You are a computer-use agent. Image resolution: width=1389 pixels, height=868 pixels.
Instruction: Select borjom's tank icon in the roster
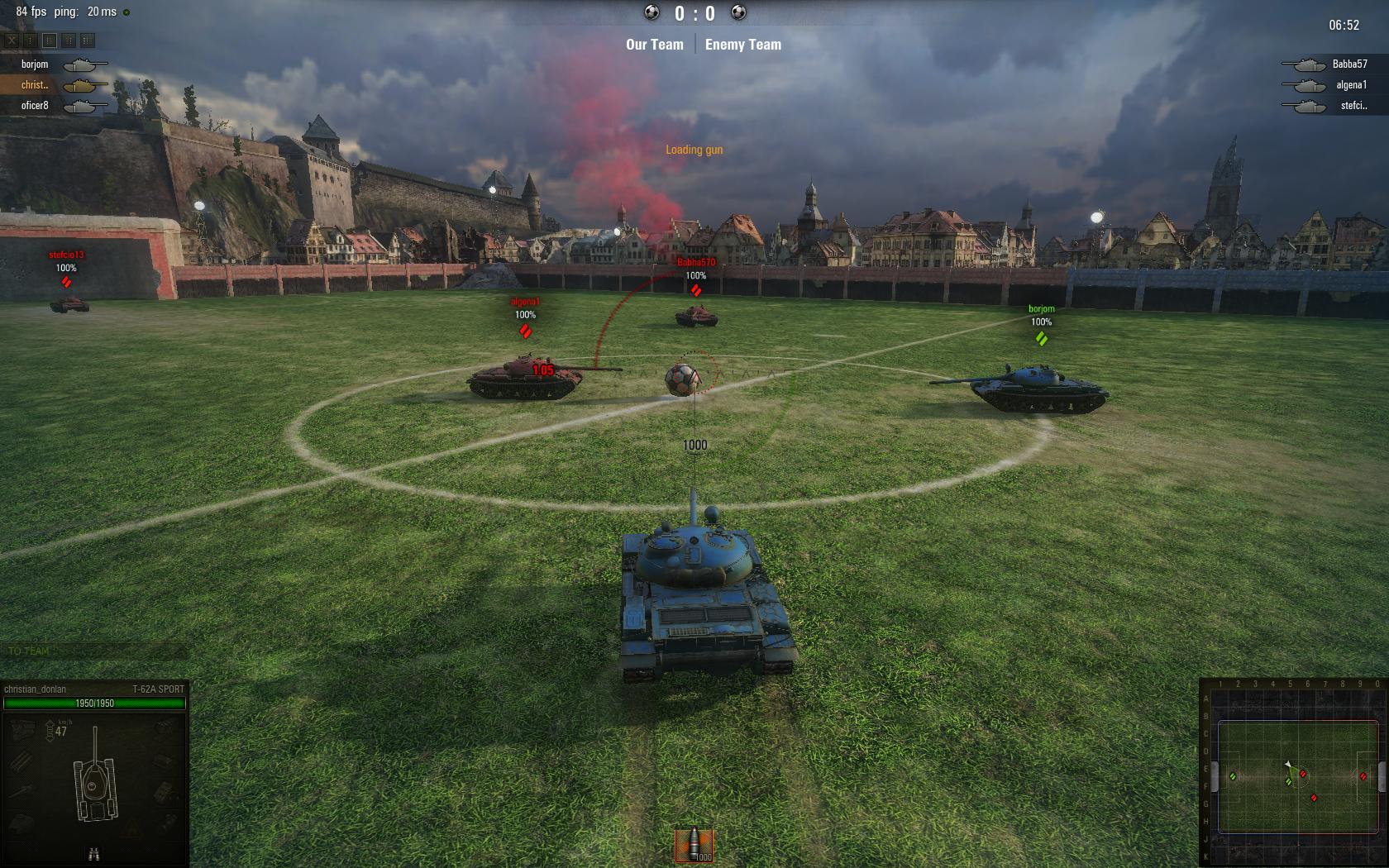[x=85, y=64]
